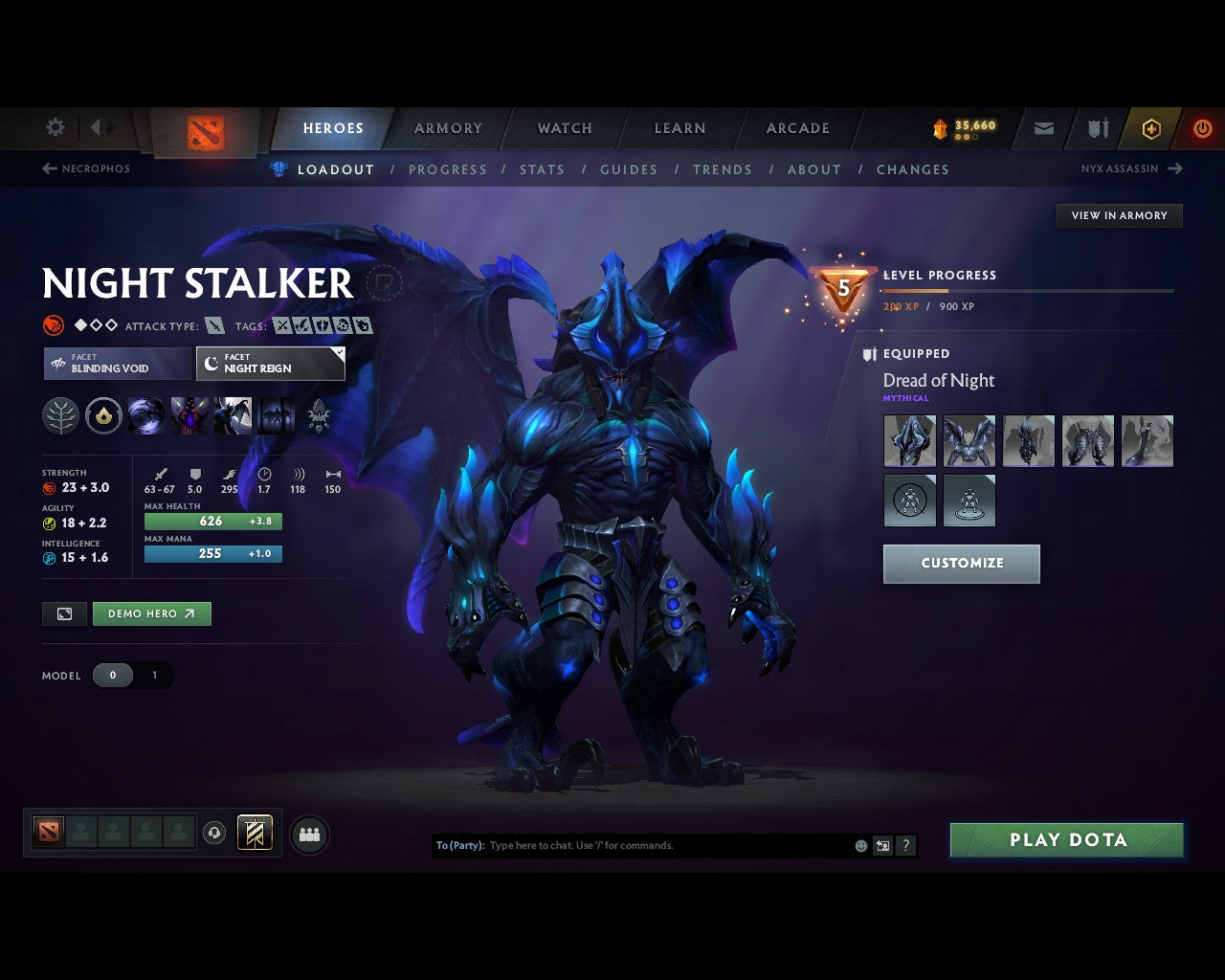Switch Model toggle to 1

(154, 675)
